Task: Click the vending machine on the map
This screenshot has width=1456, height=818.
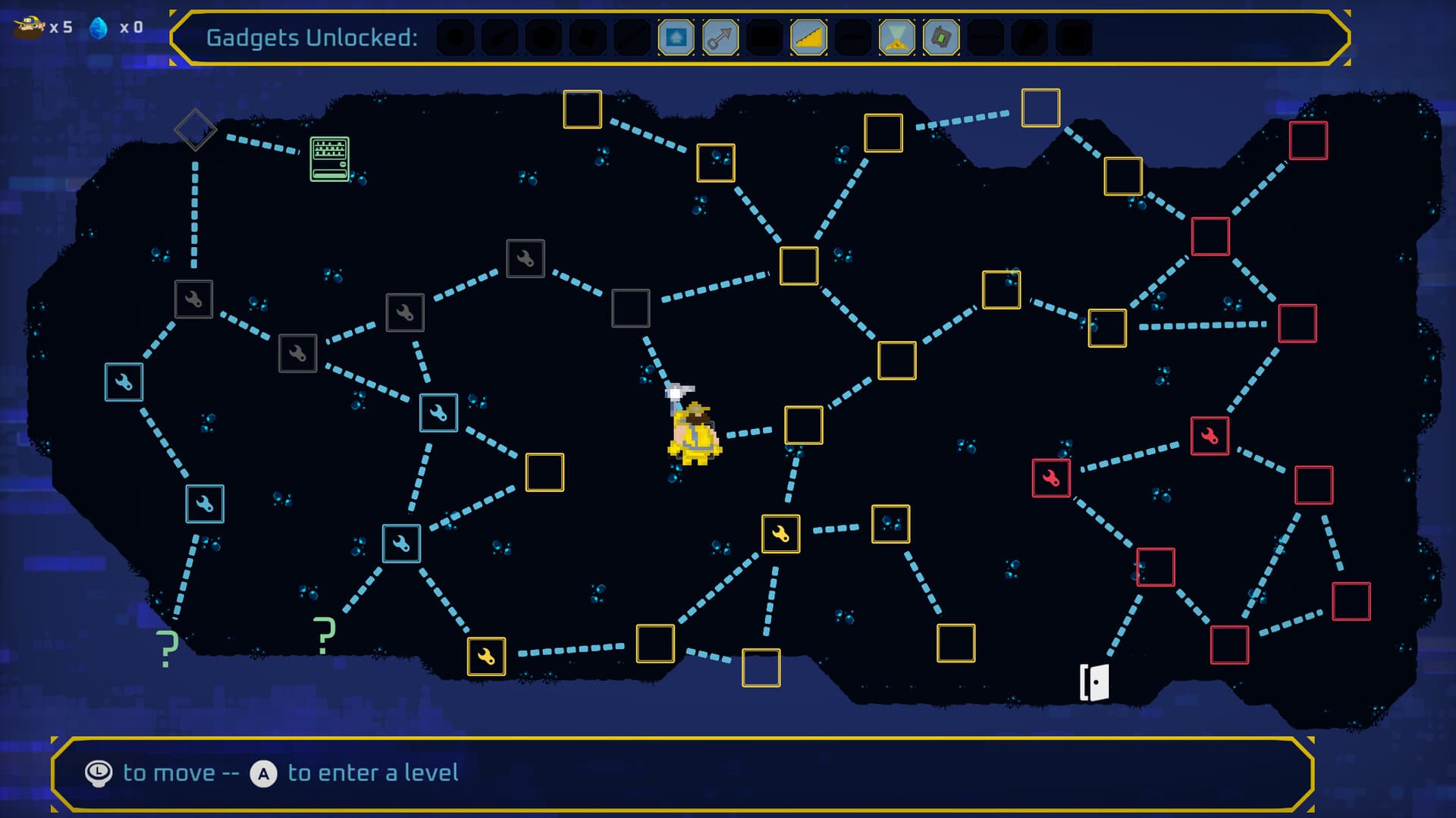Action: coord(329,158)
